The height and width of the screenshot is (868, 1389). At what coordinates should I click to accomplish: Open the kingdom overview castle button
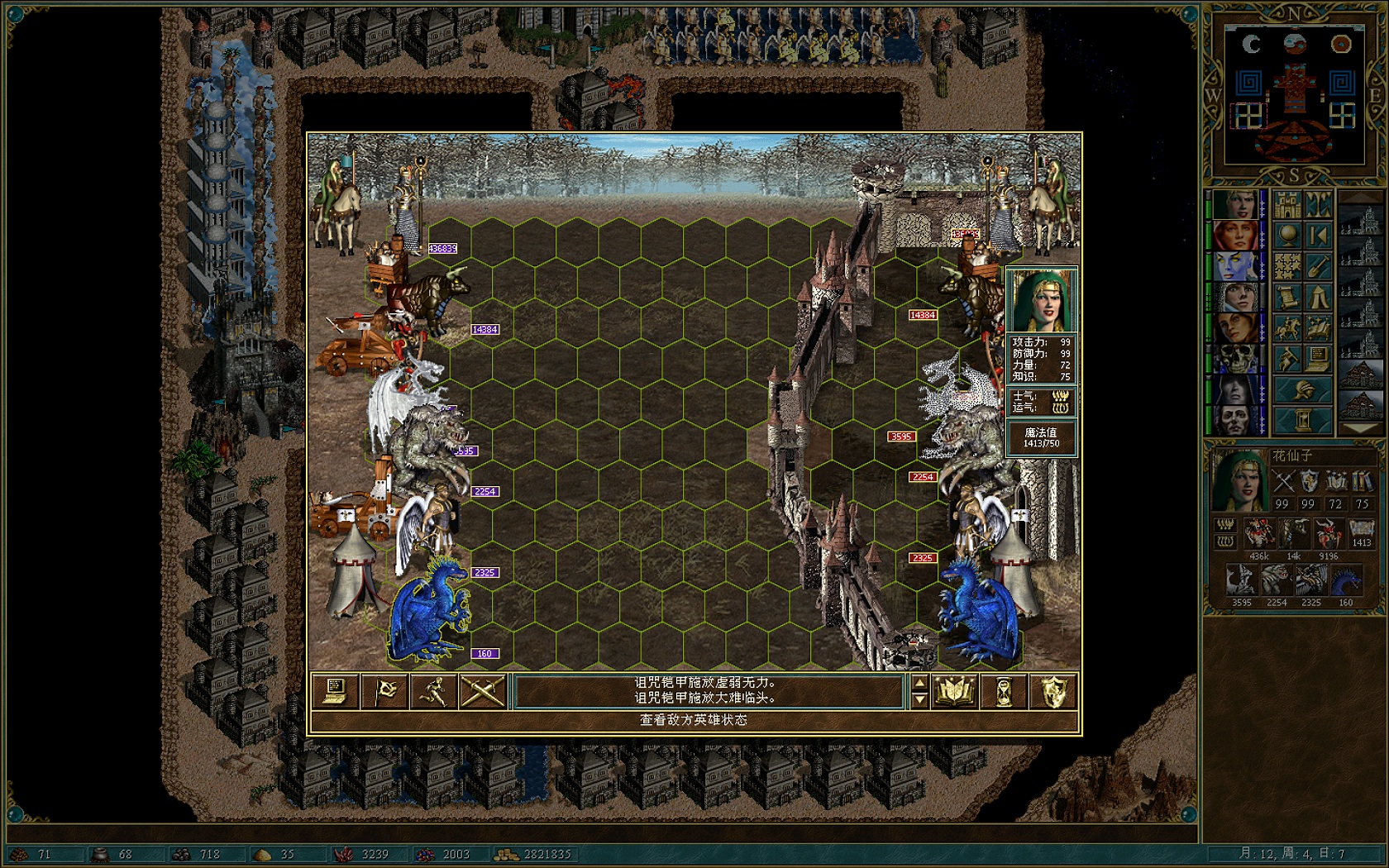click(x=1287, y=204)
